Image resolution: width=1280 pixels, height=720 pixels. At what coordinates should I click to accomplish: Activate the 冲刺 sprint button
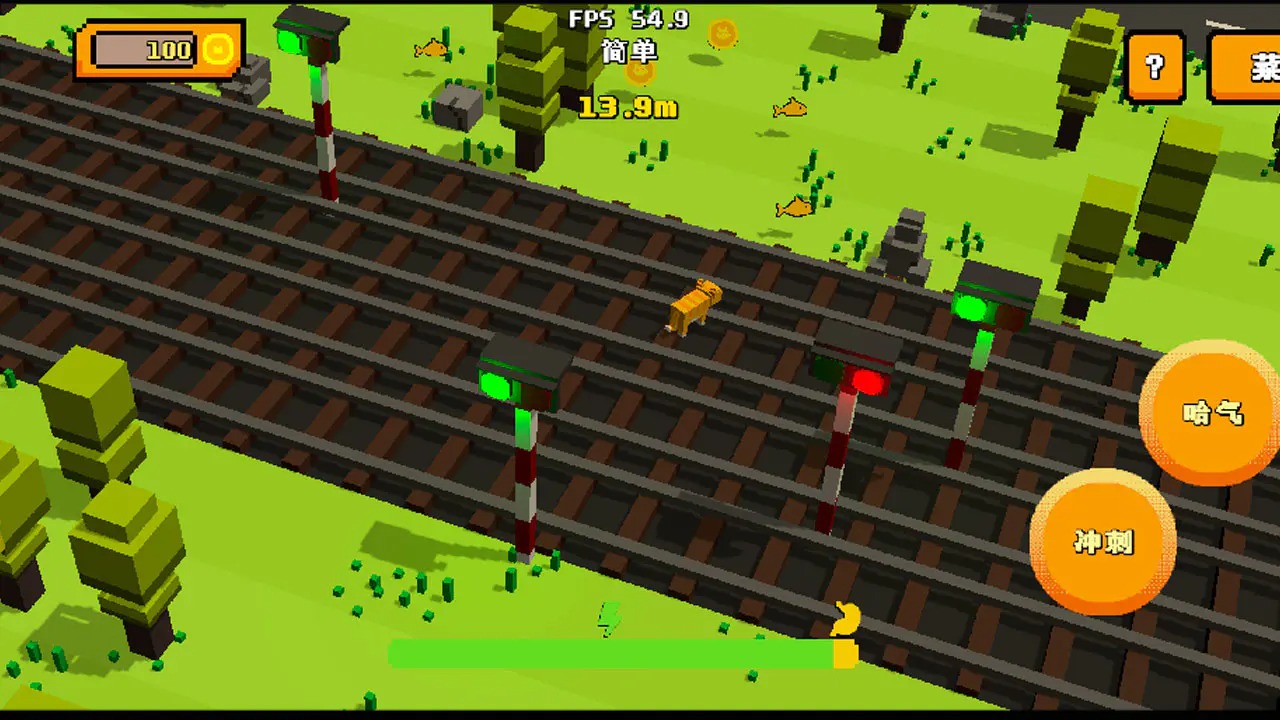[x=1103, y=541]
